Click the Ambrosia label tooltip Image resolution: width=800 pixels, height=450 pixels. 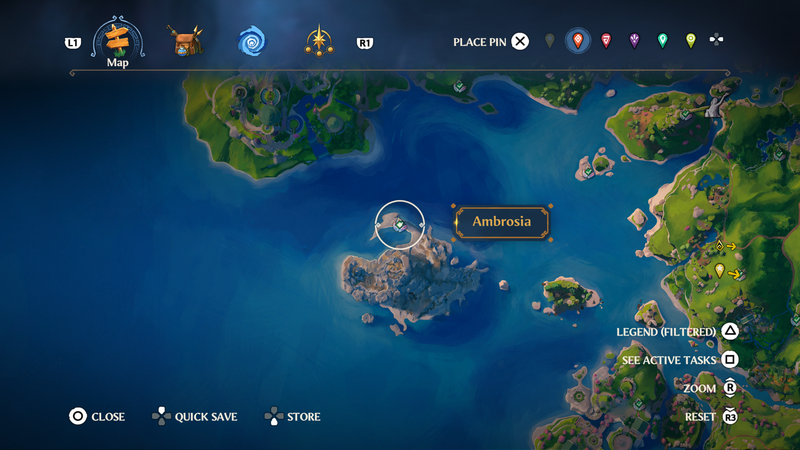pos(500,222)
